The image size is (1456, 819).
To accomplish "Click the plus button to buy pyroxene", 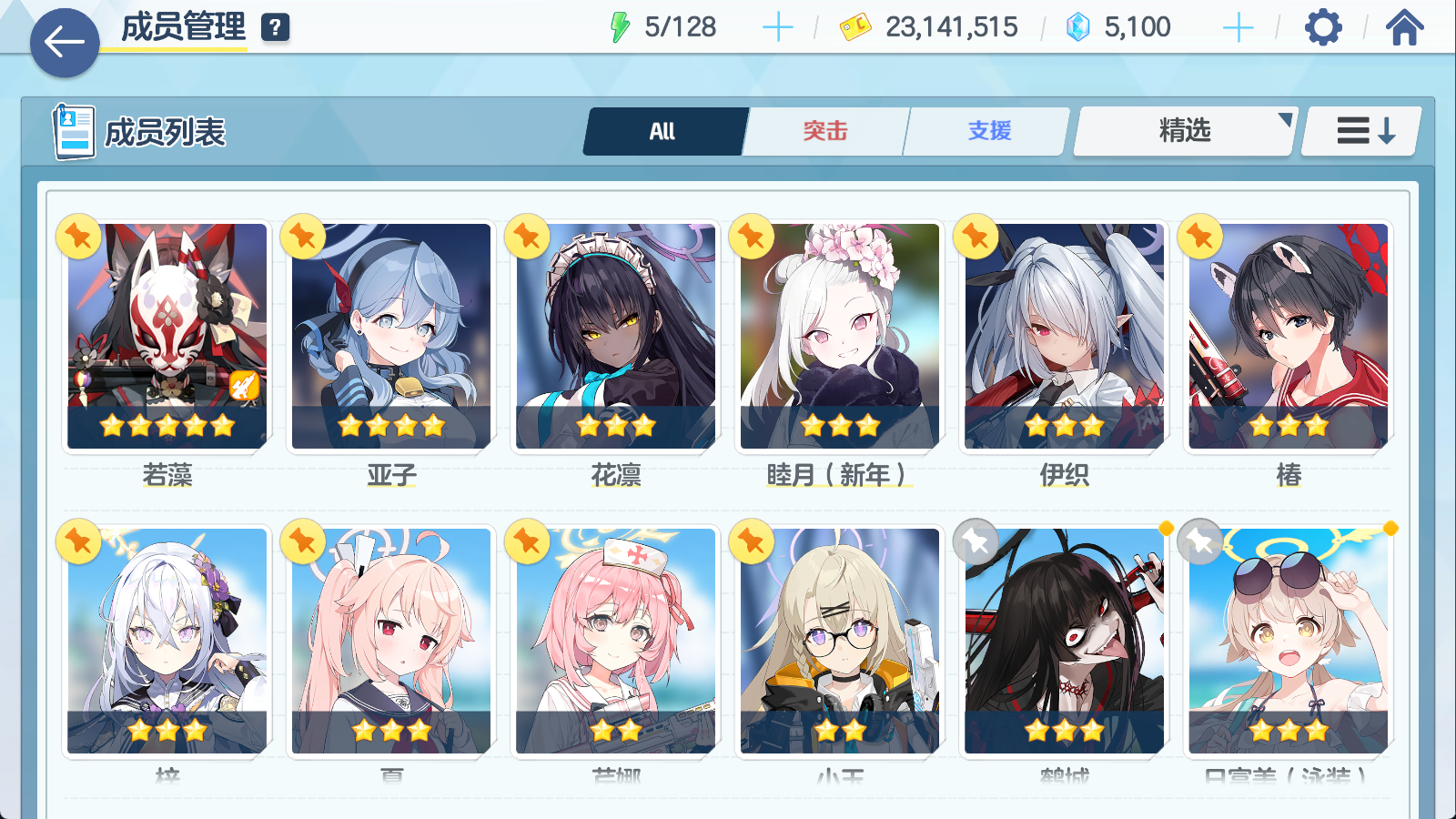I will click(1238, 26).
